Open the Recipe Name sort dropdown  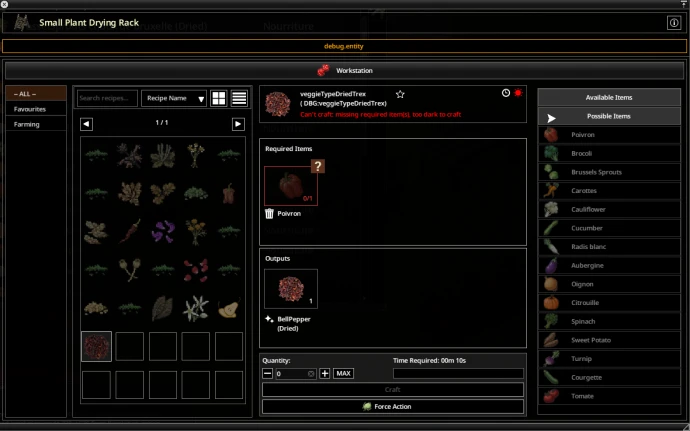(x=174, y=98)
